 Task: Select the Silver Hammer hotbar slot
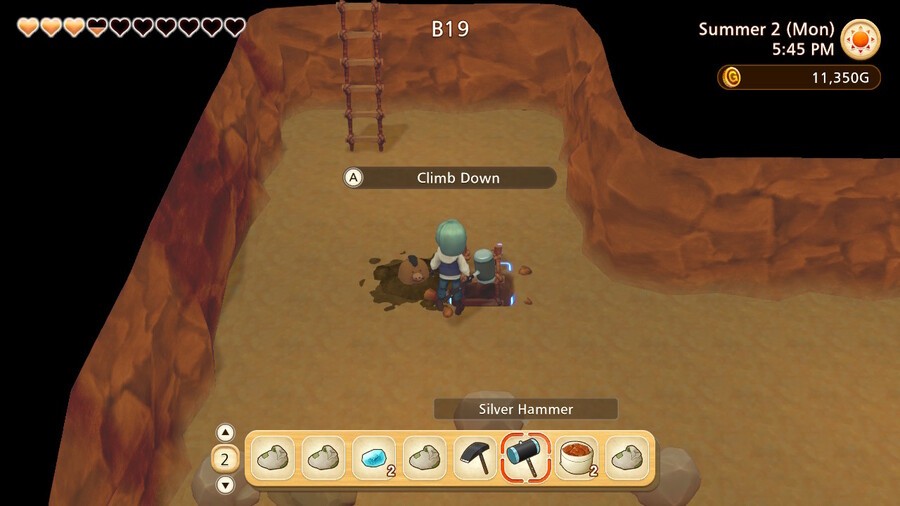pos(526,458)
